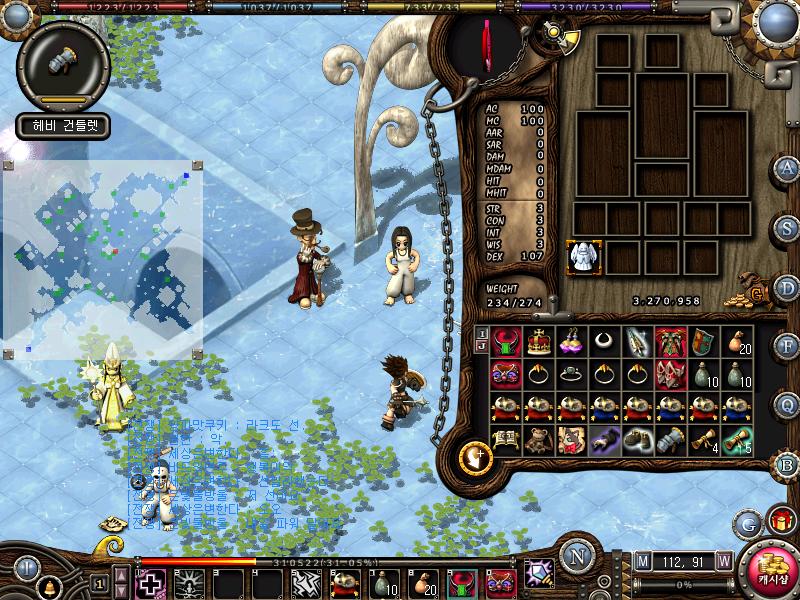Click the round F menu button

[x=788, y=347]
